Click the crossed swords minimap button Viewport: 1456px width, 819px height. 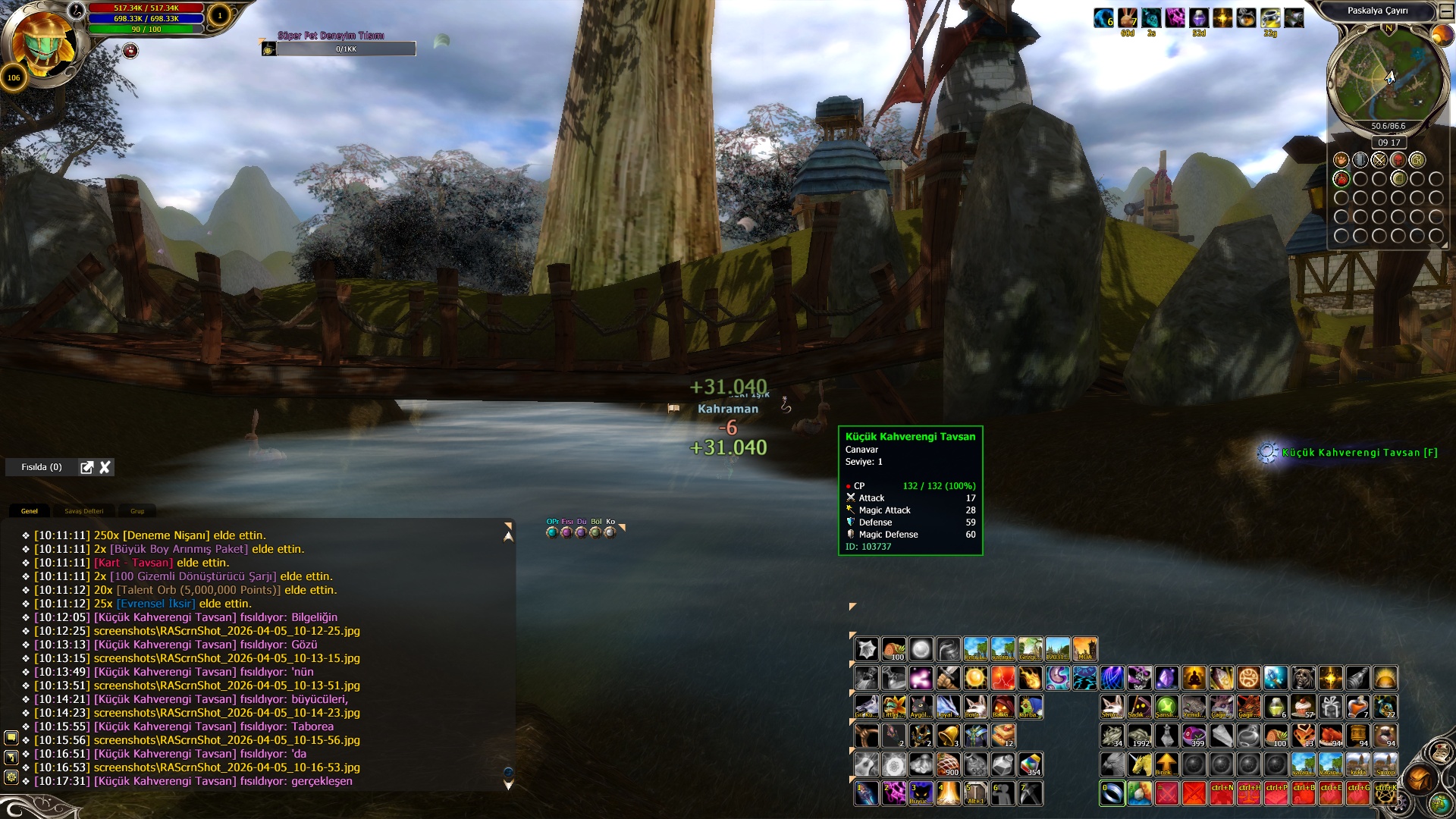click(1379, 160)
